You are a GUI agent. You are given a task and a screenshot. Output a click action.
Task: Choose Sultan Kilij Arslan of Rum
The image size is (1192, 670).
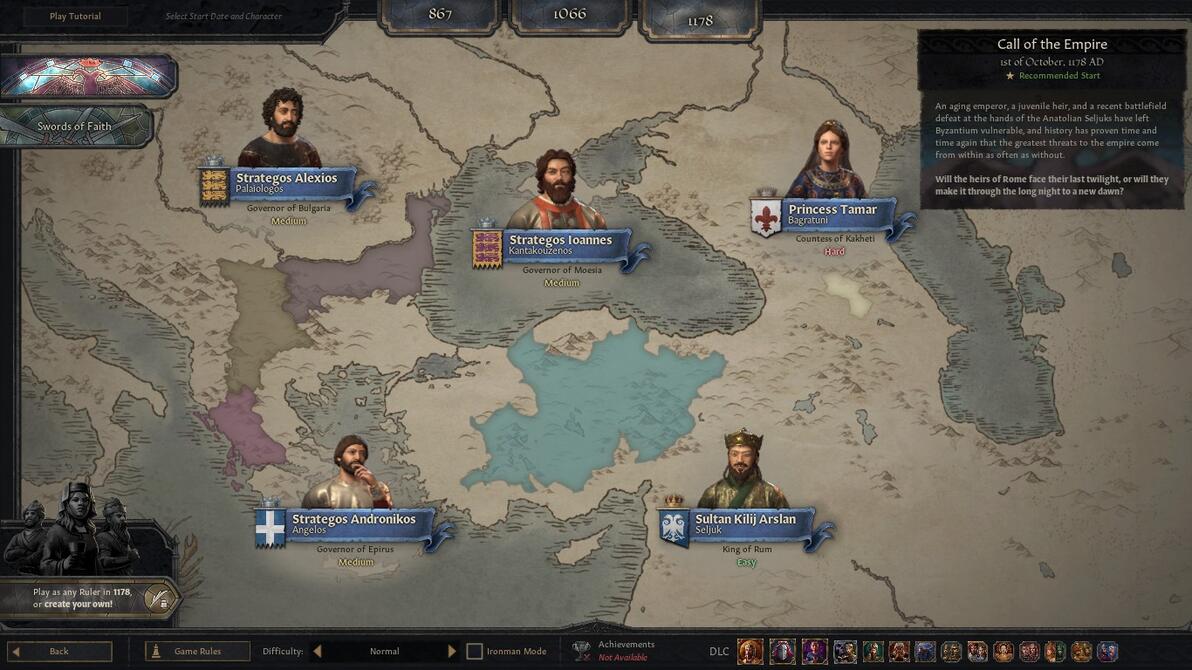[745, 524]
